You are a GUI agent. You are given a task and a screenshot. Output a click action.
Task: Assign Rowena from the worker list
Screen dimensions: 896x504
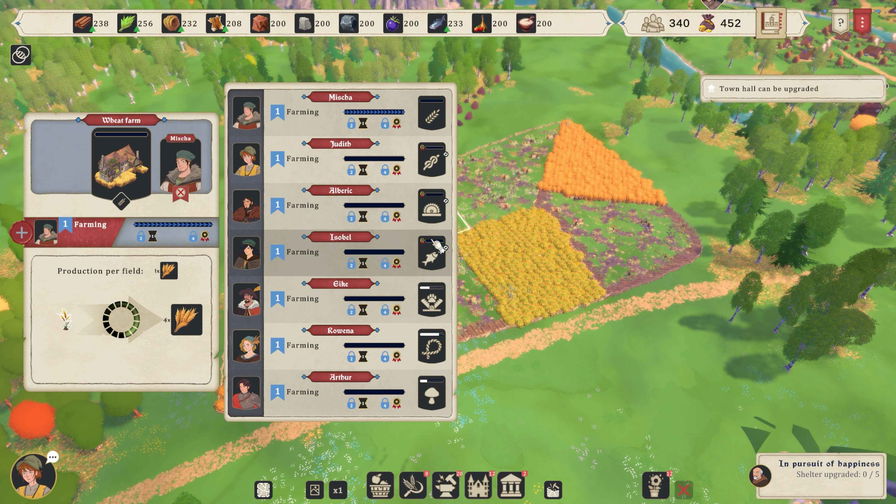(340, 346)
